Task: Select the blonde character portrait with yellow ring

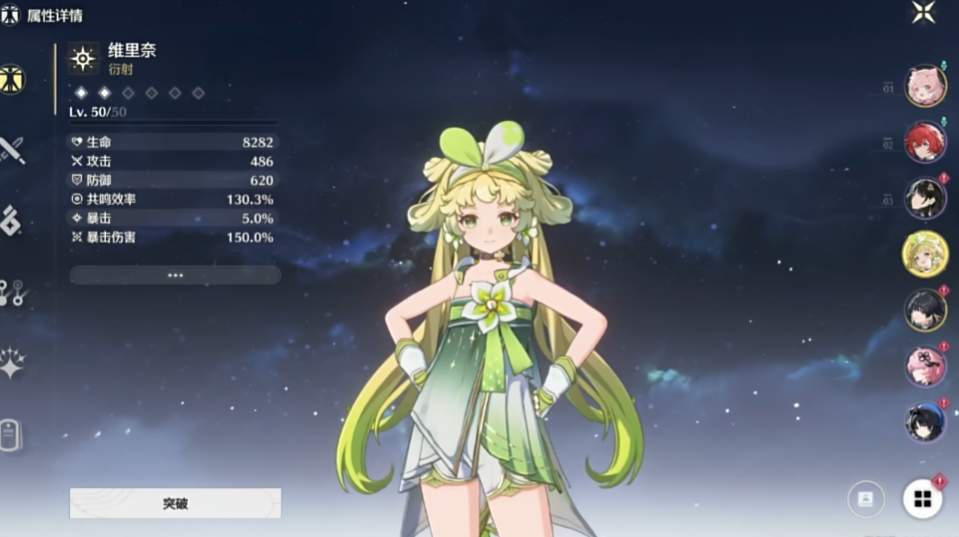Action: coord(925,253)
